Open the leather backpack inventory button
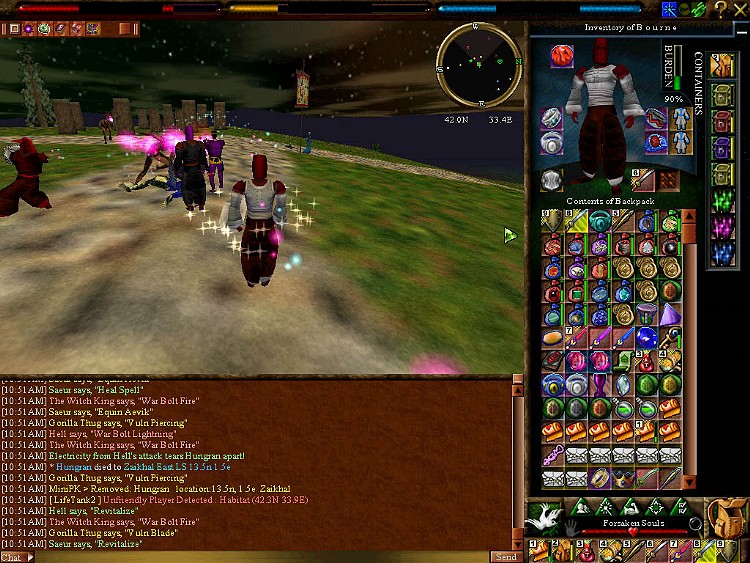Screen dimensions: 750x563 click(x=729, y=517)
